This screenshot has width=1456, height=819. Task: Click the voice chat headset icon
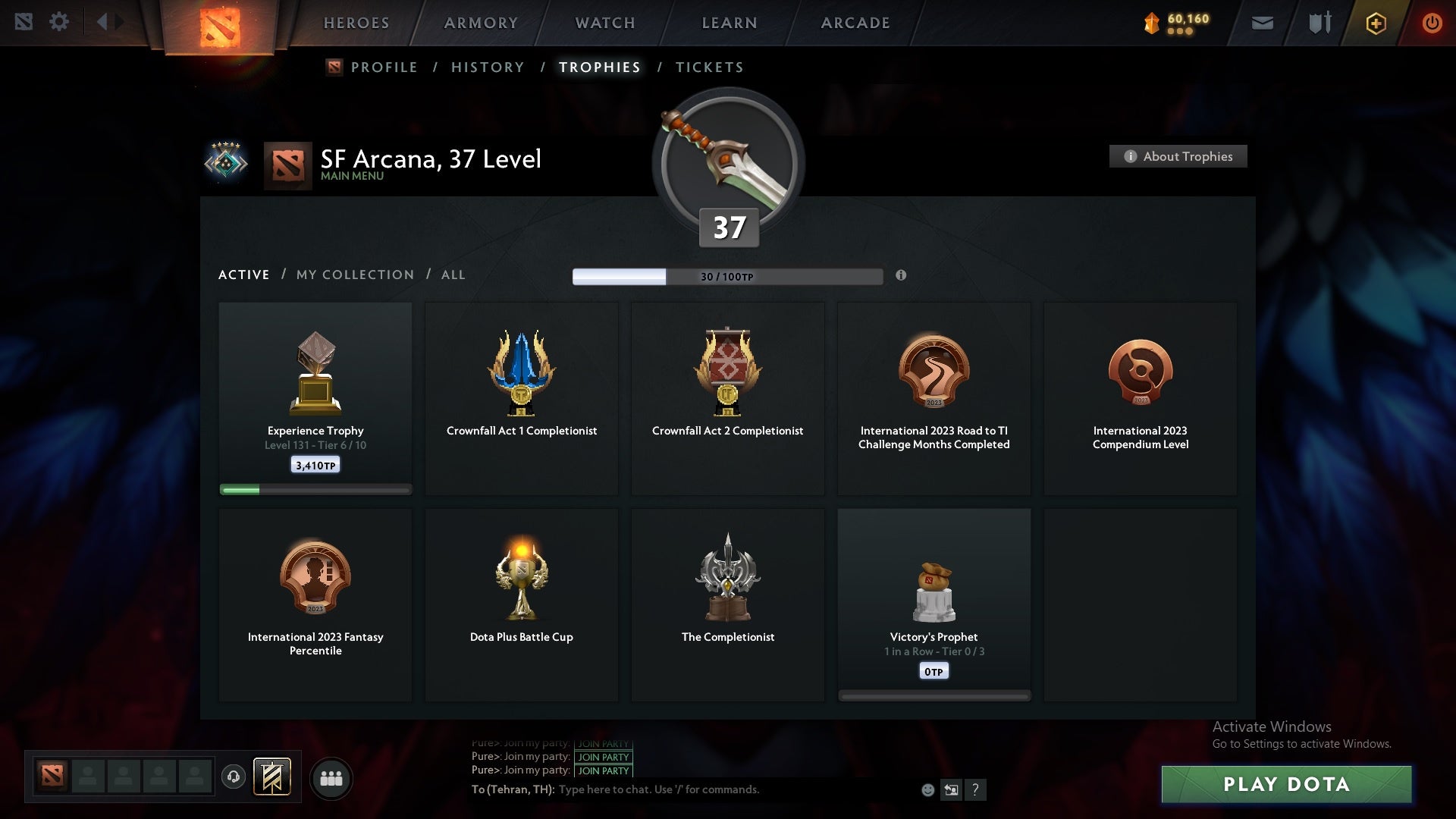(234, 777)
